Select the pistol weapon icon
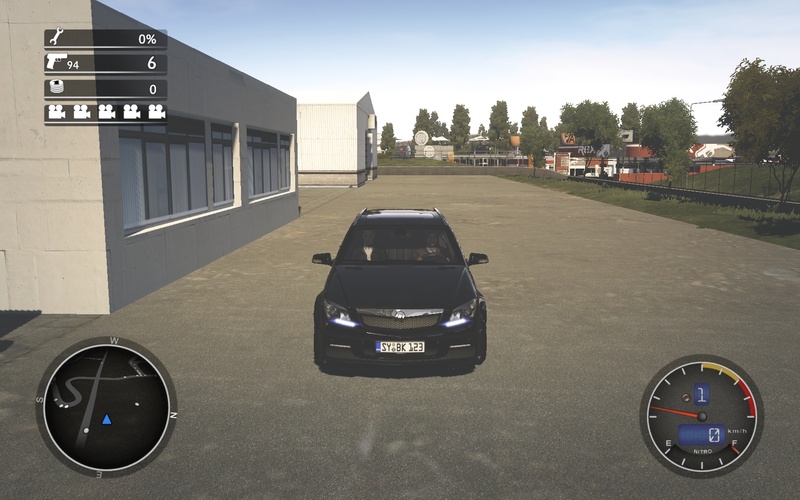The height and width of the screenshot is (500, 800). click(57, 62)
